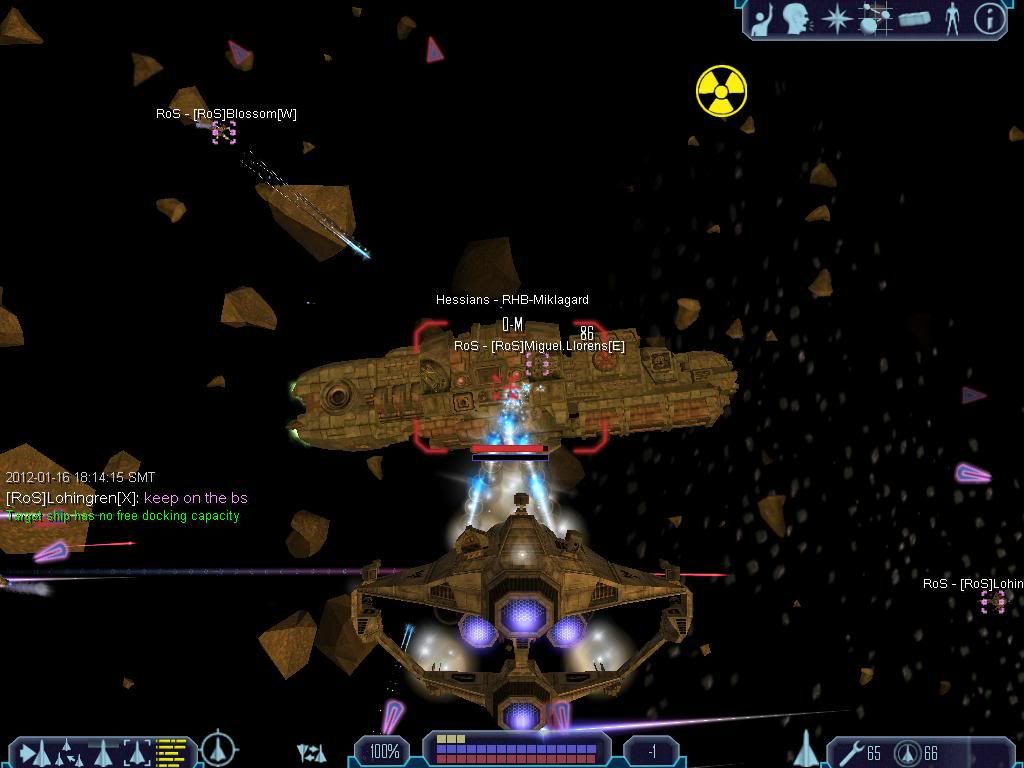
Task: Use nanobots with the wrench icon
Action: [x=853, y=752]
